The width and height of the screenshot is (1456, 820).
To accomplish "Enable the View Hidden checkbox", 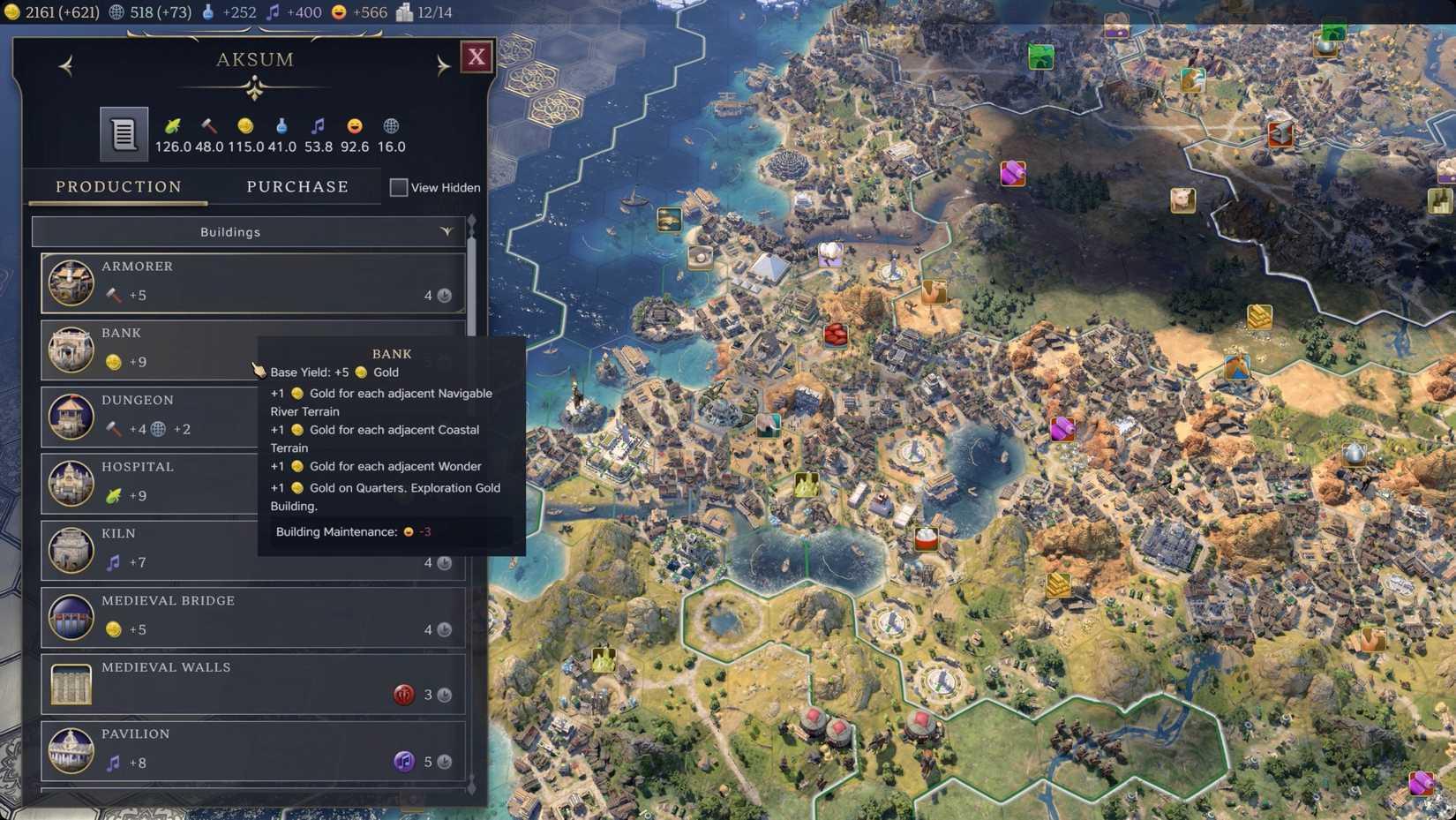I will point(398,187).
